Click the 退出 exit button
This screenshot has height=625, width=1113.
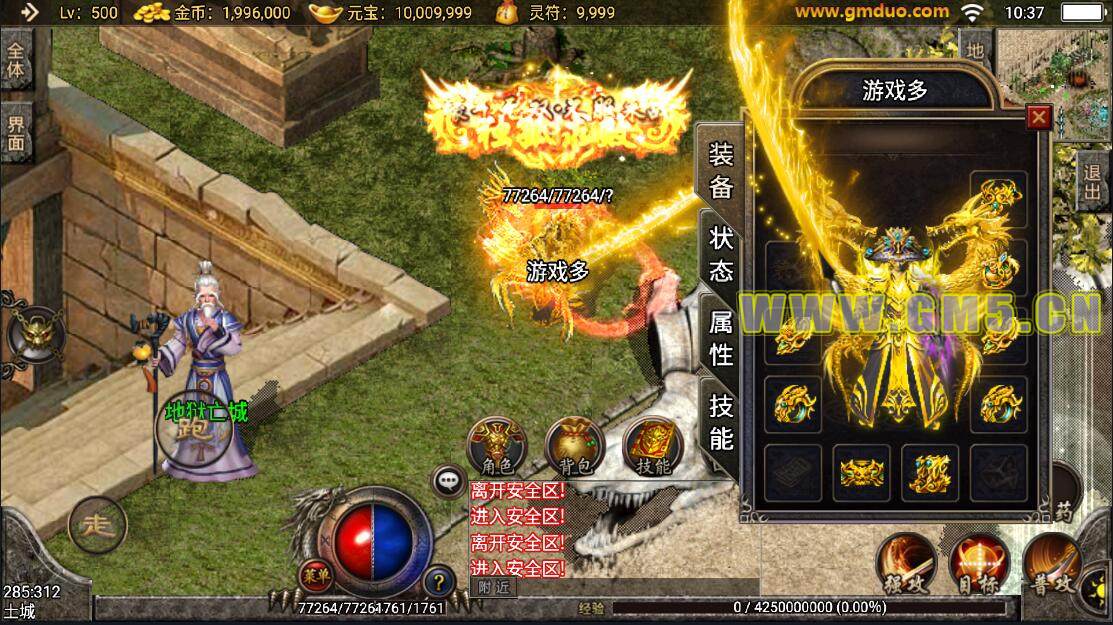point(1093,180)
